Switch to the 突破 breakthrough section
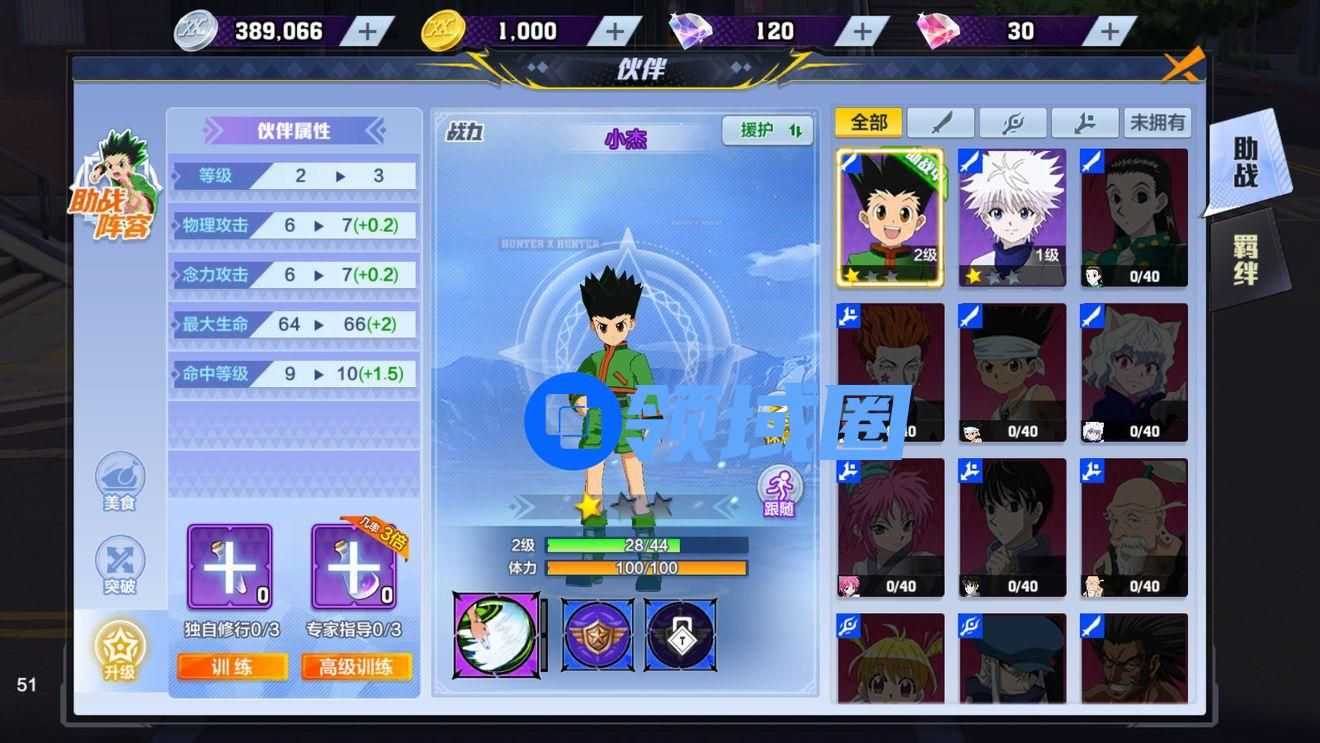This screenshot has height=743, width=1320. [119, 566]
